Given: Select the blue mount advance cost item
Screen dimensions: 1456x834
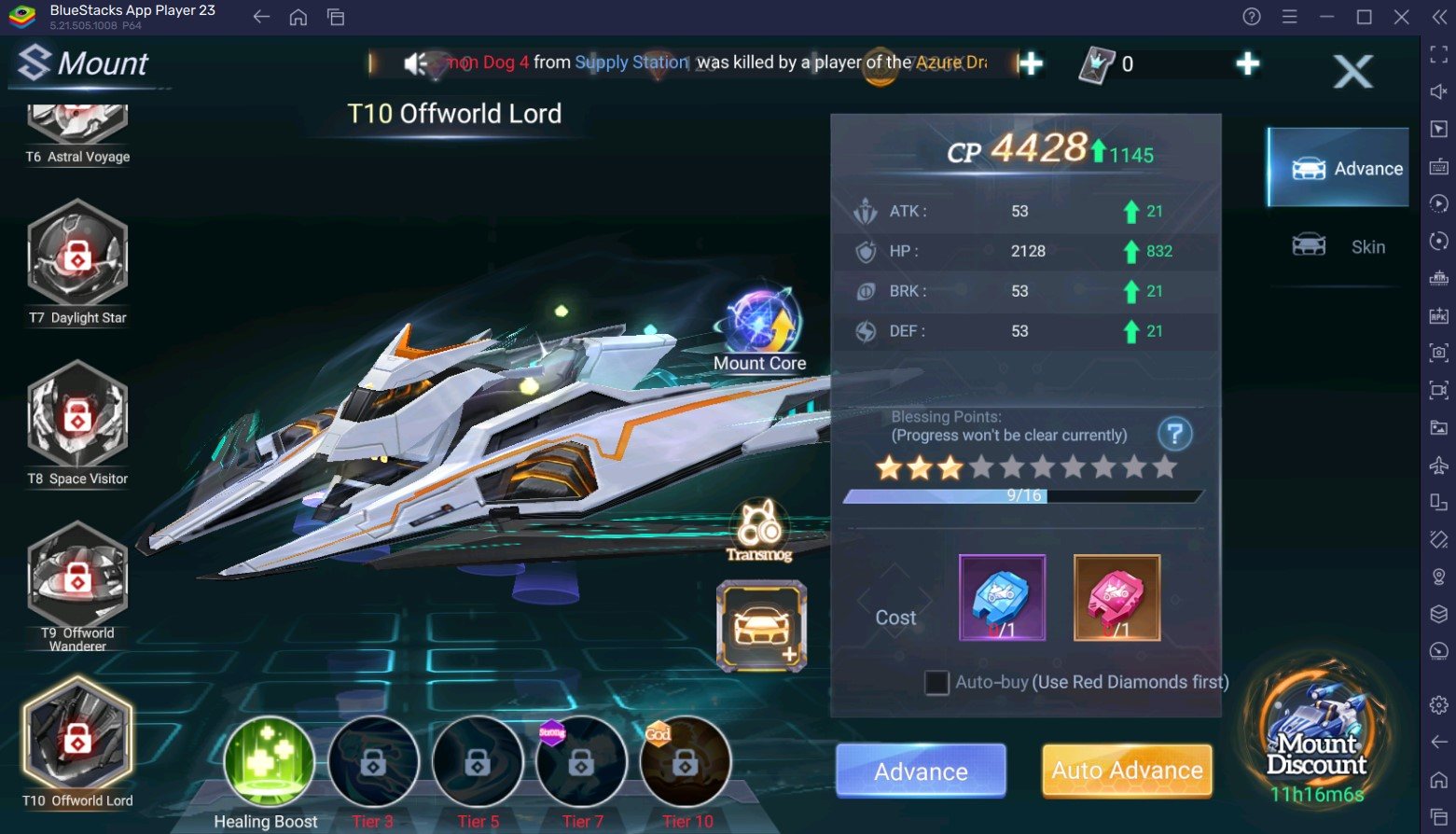Looking at the screenshot, I should coord(1002,598).
